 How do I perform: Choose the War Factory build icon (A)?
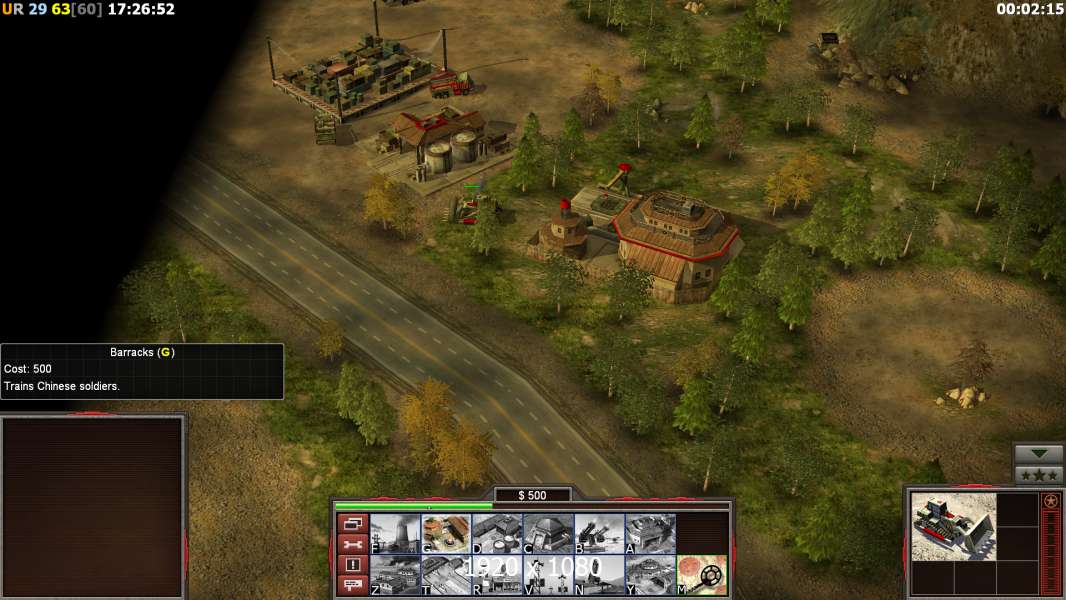(650, 534)
